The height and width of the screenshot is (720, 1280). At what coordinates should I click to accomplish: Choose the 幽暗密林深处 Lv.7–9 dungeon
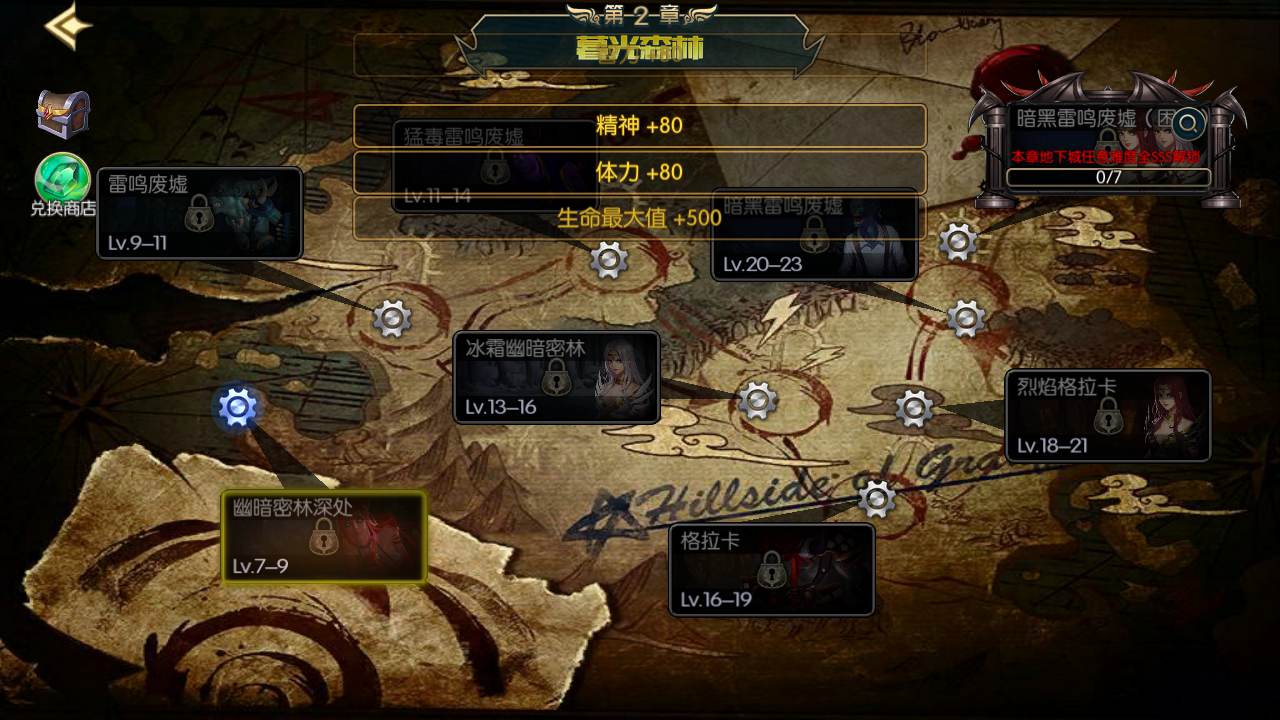pyautogui.click(x=324, y=537)
